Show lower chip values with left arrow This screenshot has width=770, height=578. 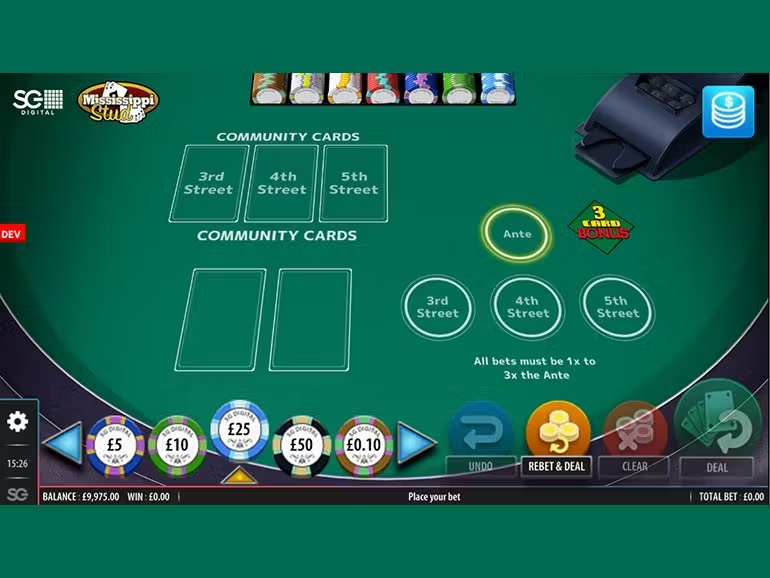pyautogui.click(x=61, y=443)
